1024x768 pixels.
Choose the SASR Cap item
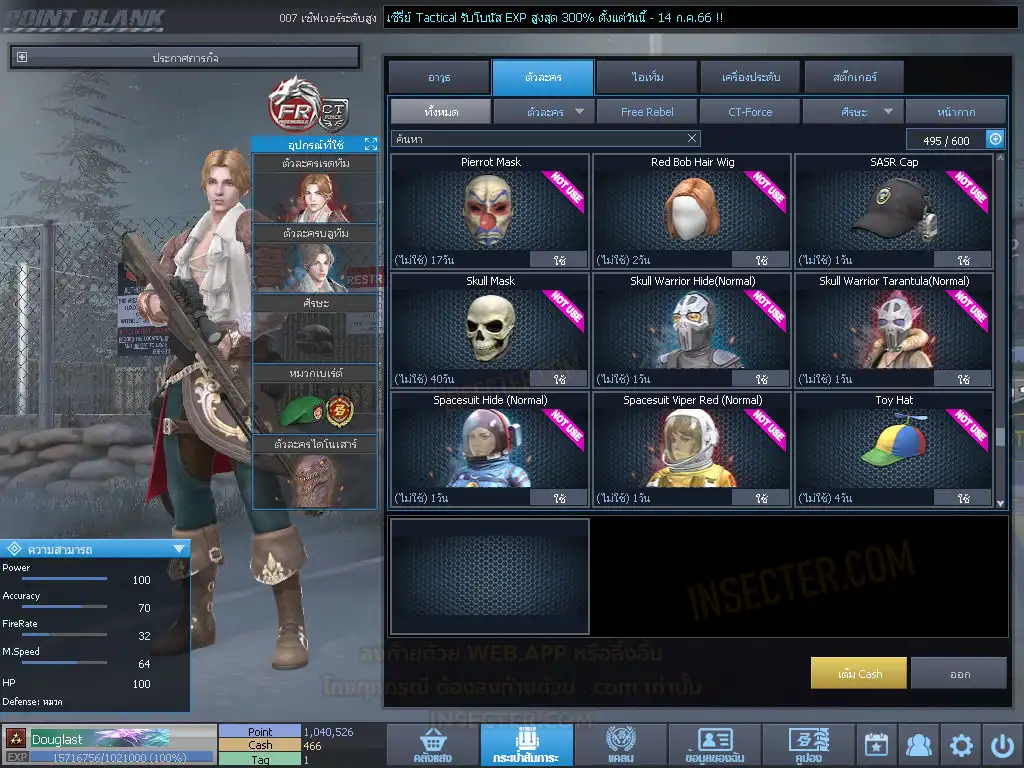tap(893, 210)
